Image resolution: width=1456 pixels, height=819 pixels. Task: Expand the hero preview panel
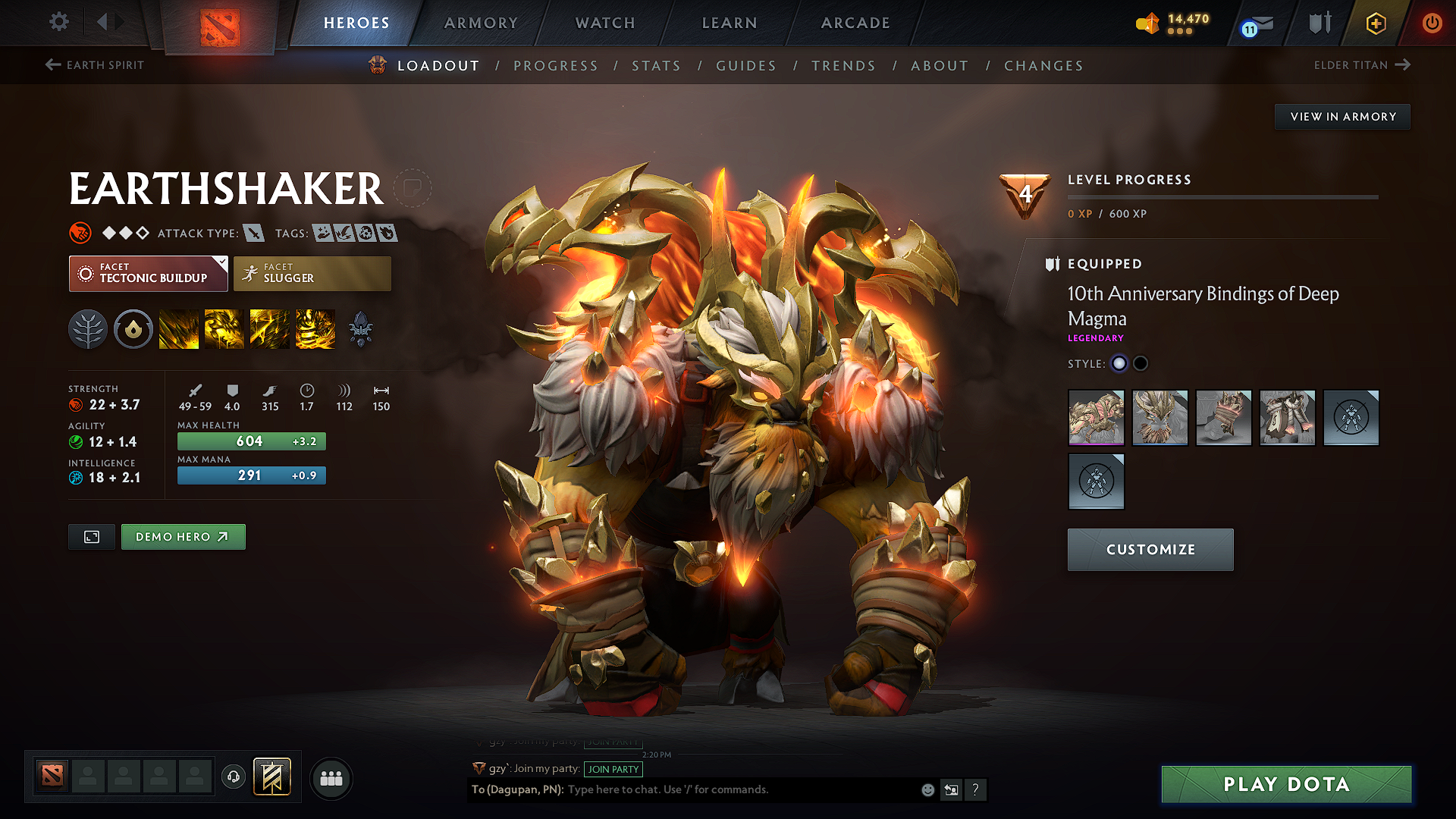91,537
